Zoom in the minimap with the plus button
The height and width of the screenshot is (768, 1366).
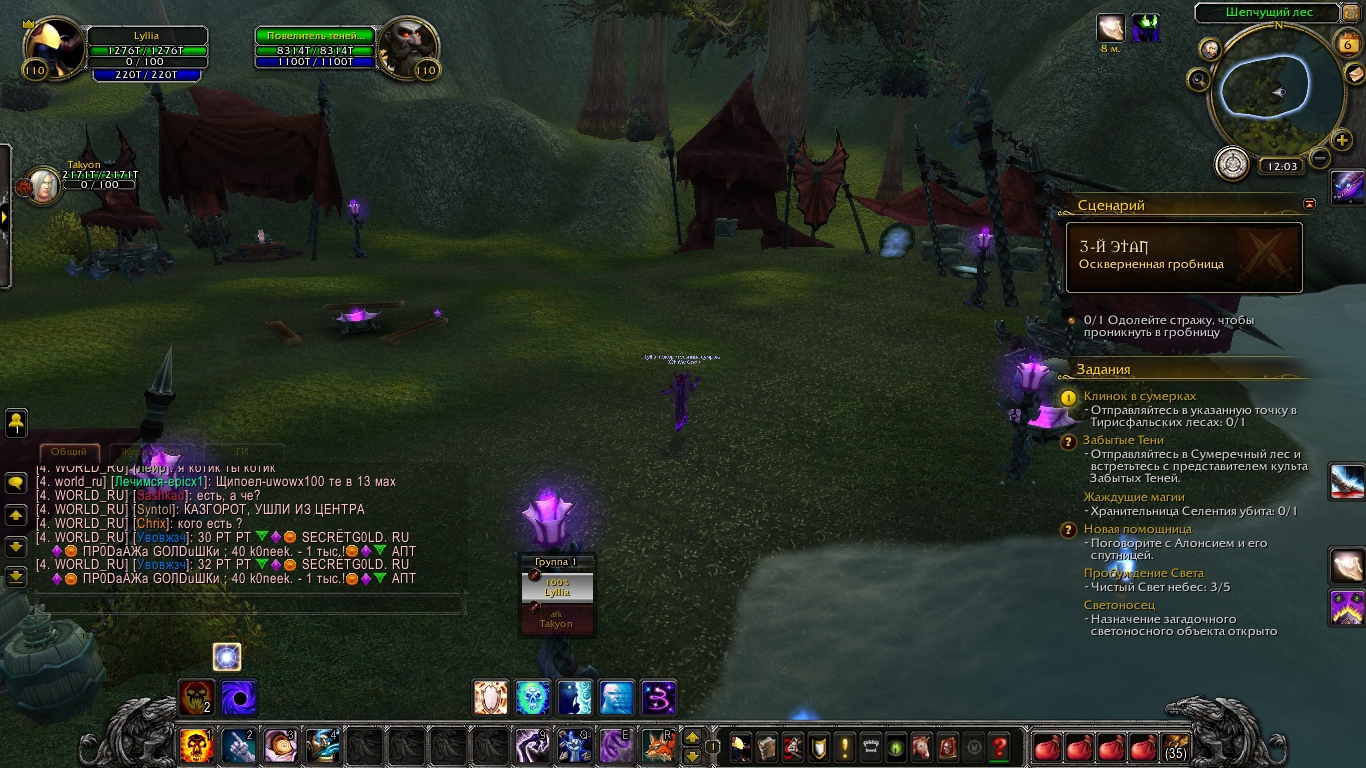point(1342,141)
